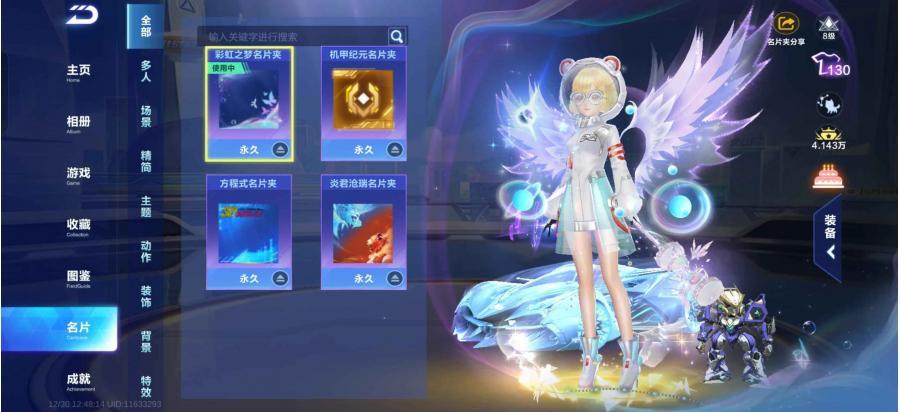Viewport: 900px width, 412px height.
Task: Switch to the 主题 theme category
Action: coord(146,205)
